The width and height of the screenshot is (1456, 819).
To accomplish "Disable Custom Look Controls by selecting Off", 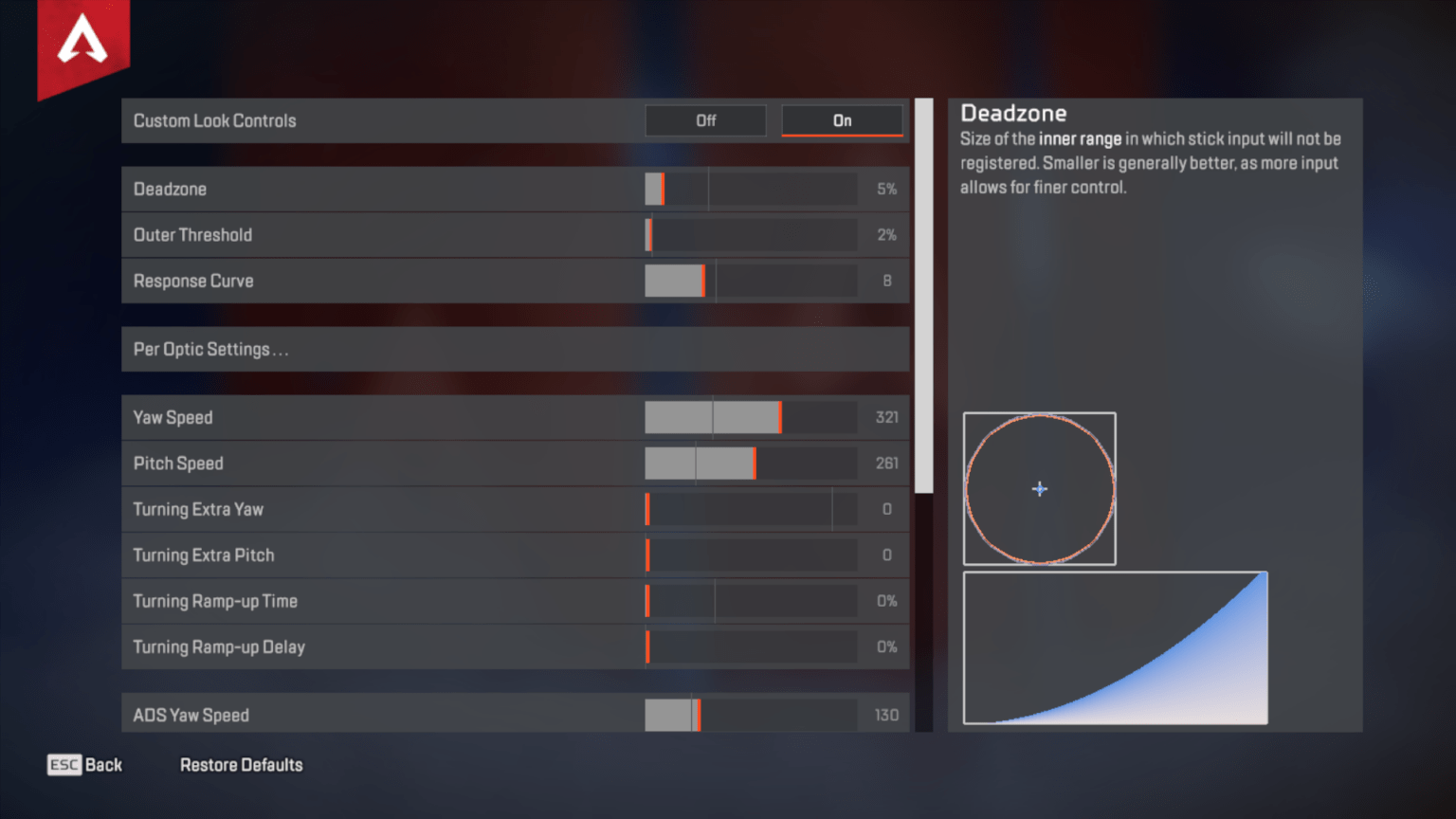I will tap(705, 120).
